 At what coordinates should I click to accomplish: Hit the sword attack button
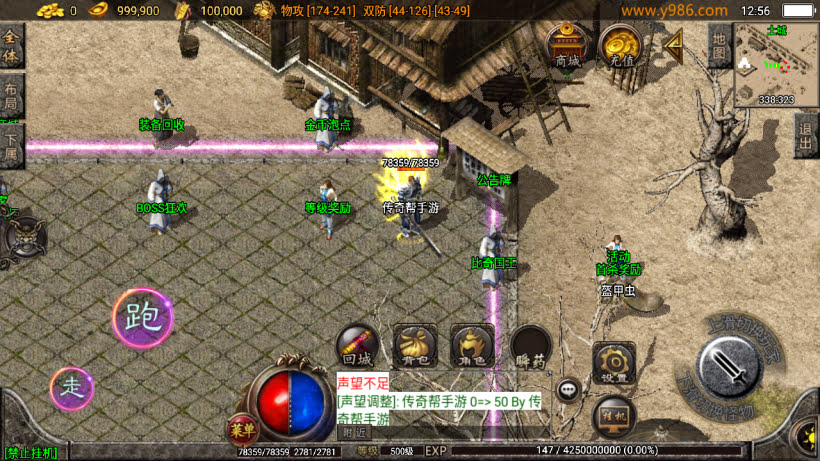[x=732, y=368]
